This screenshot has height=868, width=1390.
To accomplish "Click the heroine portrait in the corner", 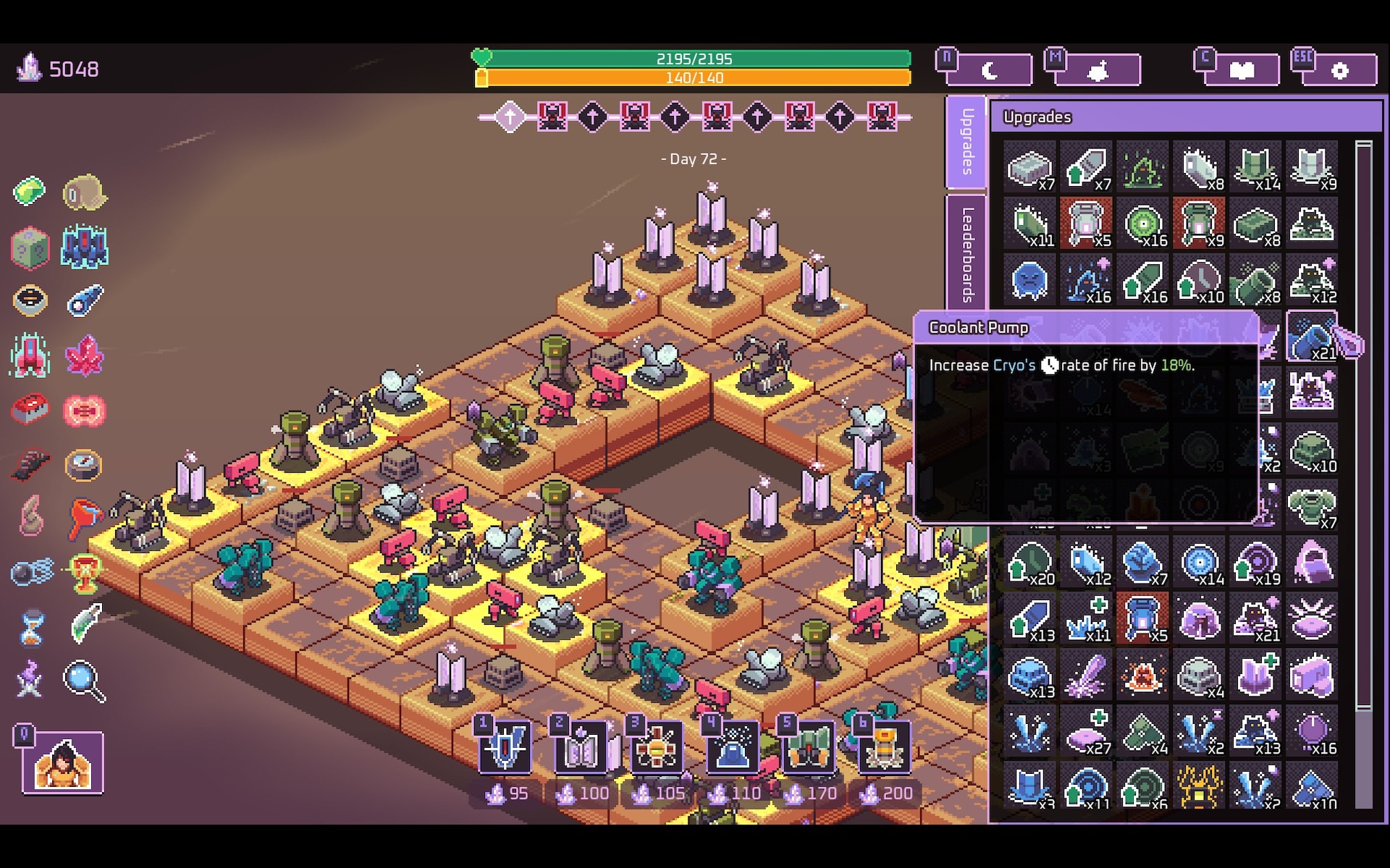I will click(63, 764).
